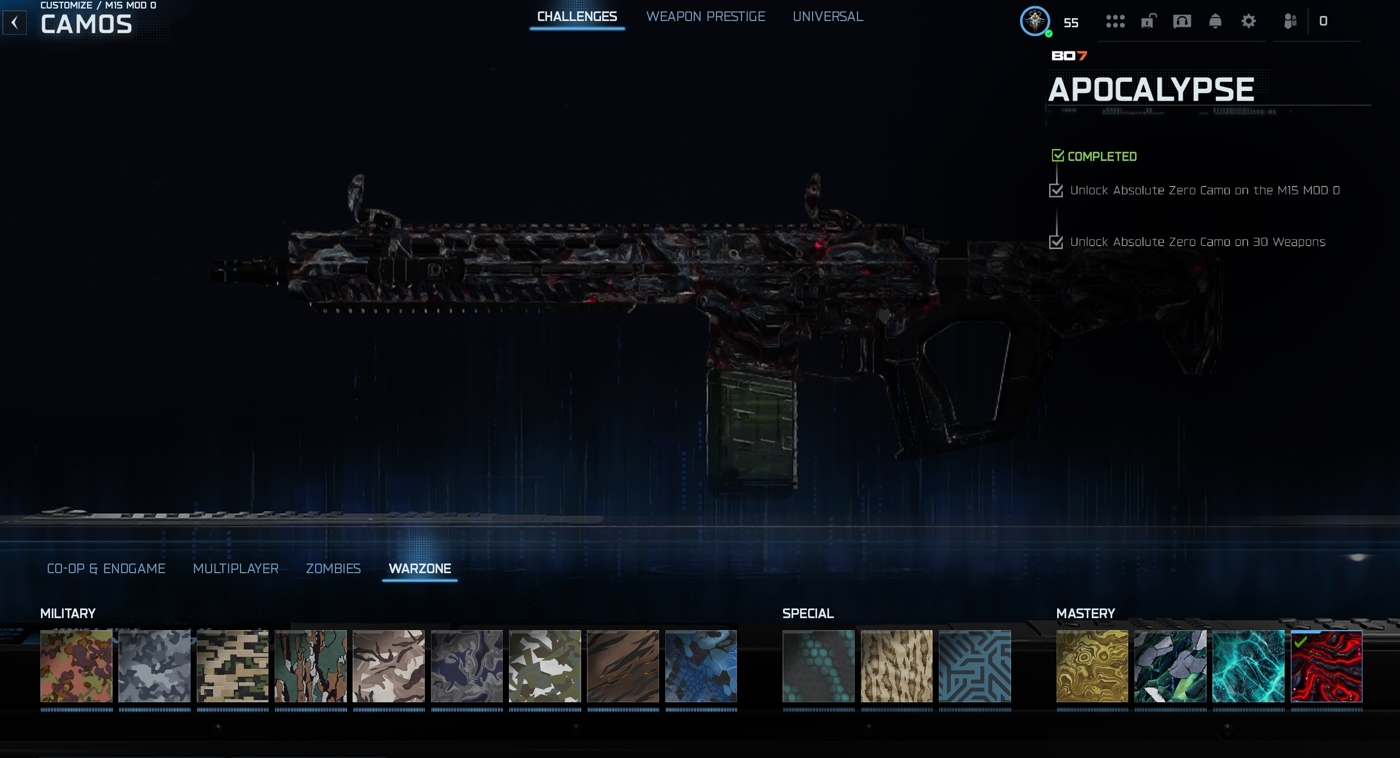Open the settings gear icon
Screen dimensions: 1400x758
coord(1249,21)
